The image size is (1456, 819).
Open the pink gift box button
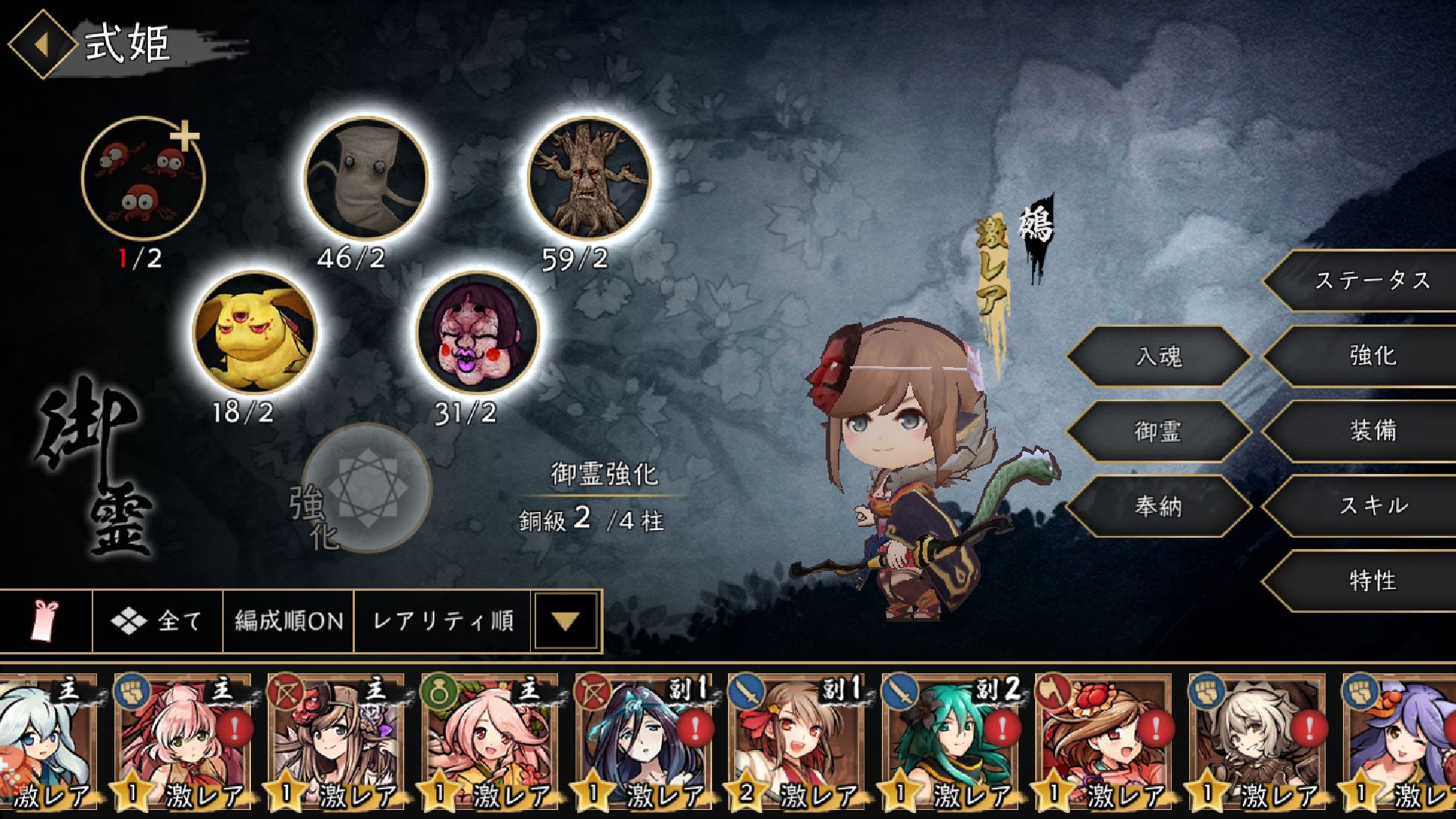[45, 621]
